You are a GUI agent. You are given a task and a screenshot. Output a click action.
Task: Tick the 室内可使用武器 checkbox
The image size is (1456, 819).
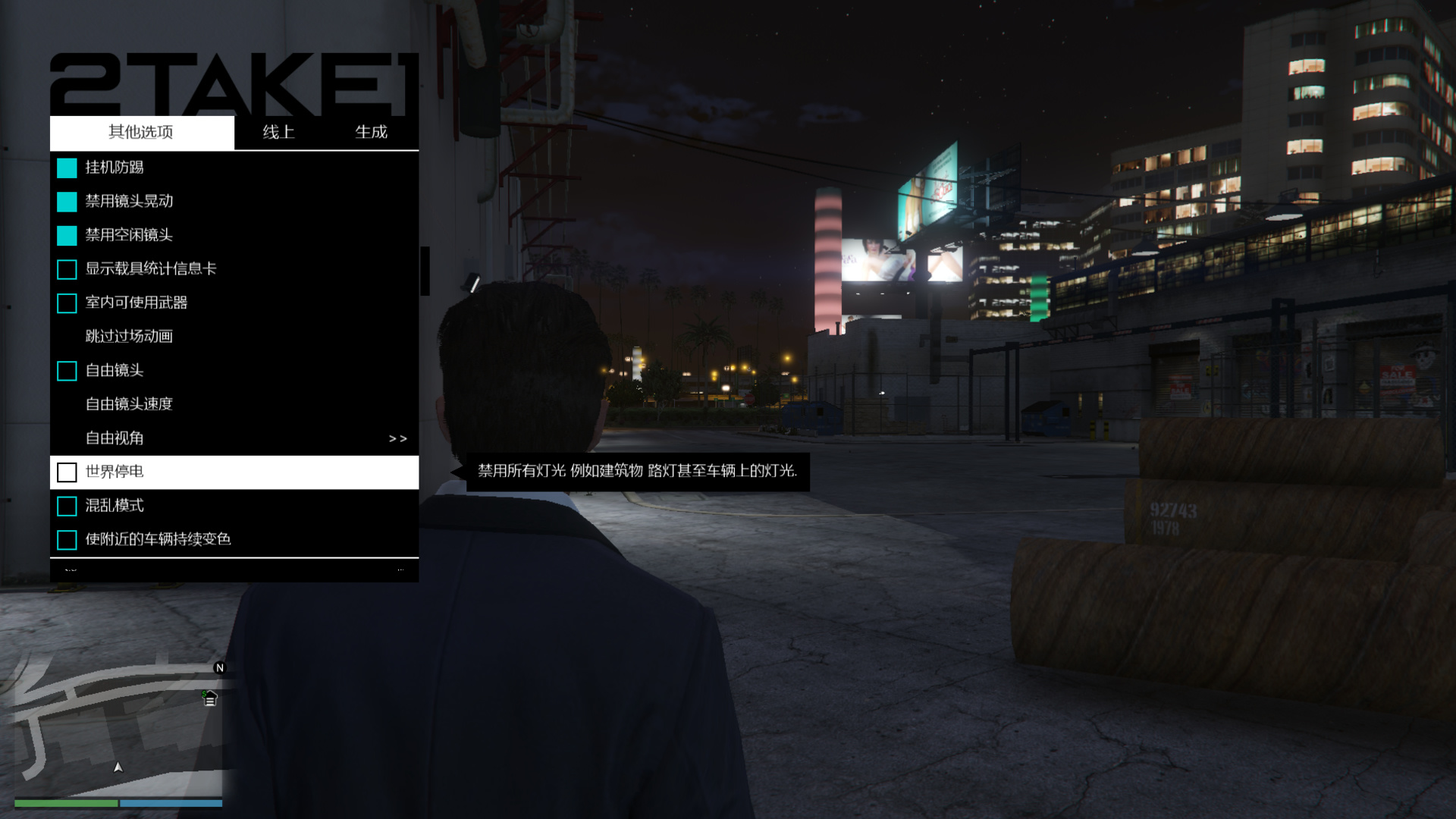67,303
